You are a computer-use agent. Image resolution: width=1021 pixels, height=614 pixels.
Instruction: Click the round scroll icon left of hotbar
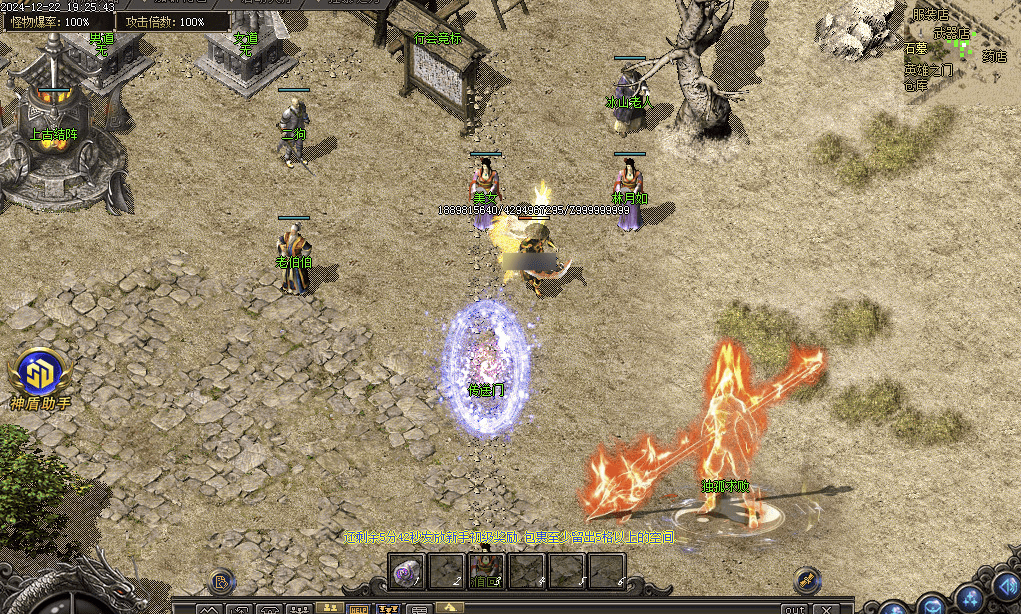pyautogui.click(x=221, y=580)
